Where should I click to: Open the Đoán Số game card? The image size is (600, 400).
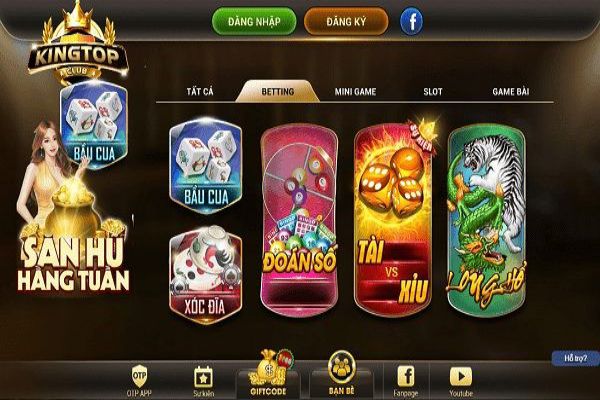point(296,217)
